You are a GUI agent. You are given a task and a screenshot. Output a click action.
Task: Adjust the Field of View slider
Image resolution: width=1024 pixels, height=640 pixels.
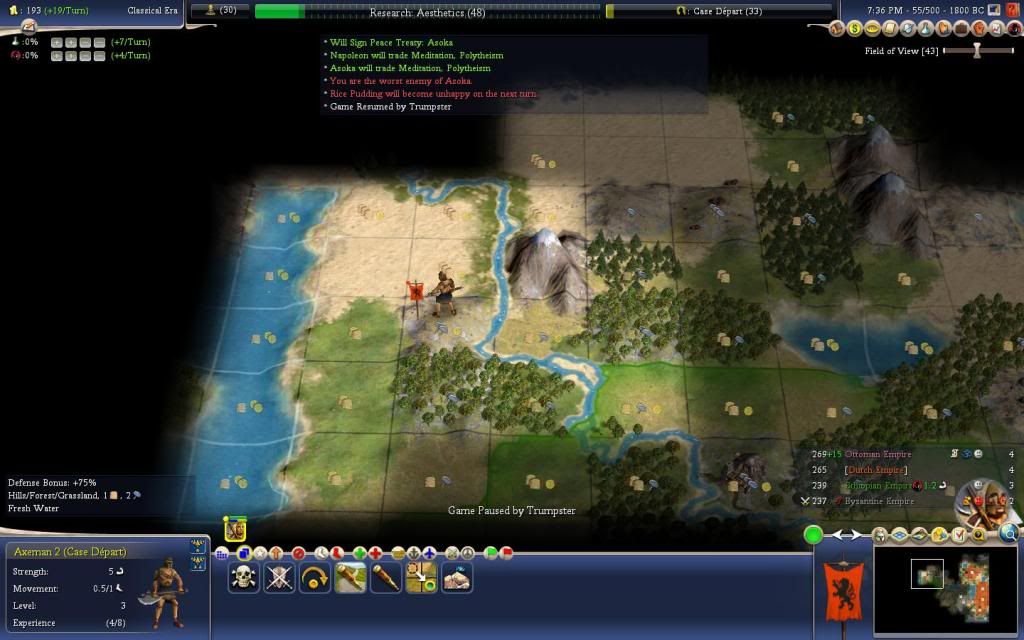click(x=977, y=51)
